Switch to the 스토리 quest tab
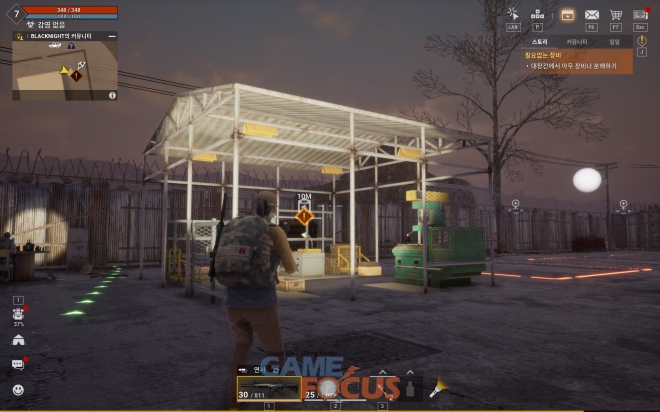Screen dimensions: 660x412 pos(539,42)
